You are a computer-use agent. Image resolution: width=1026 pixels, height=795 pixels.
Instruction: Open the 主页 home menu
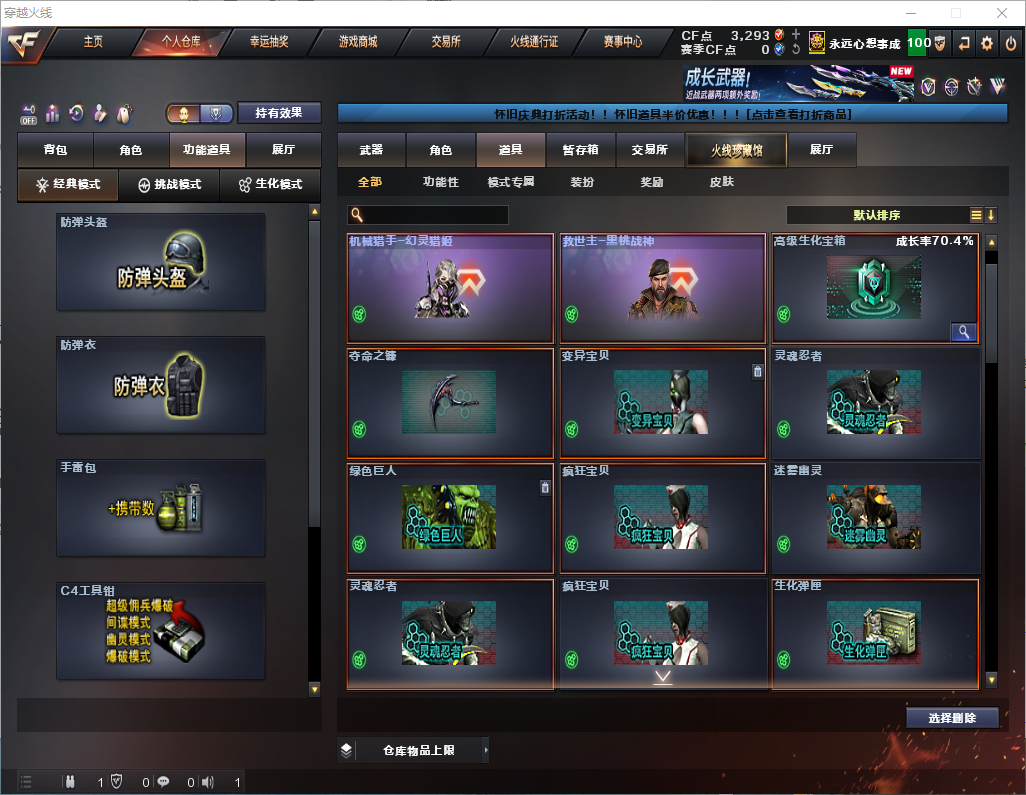93,42
